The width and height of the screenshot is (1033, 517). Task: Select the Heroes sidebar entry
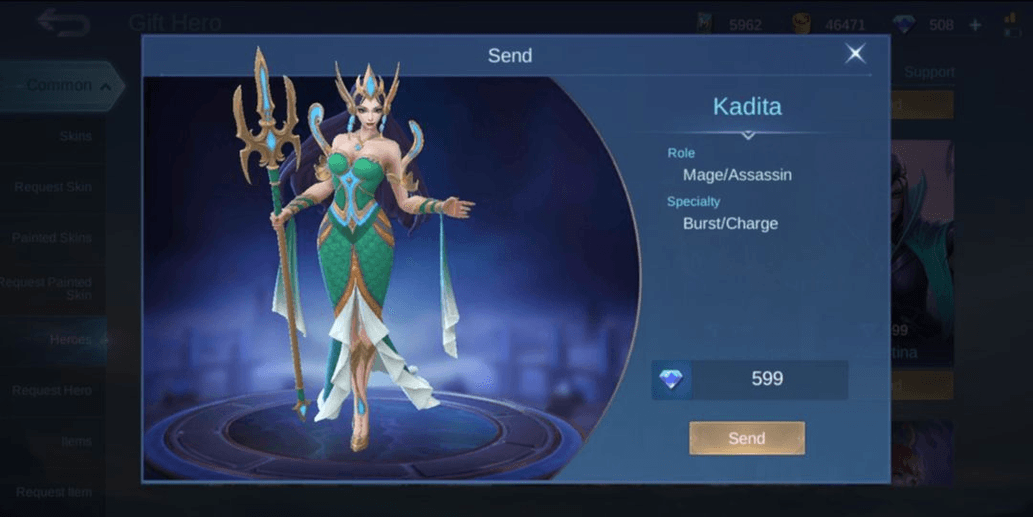point(70,340)
